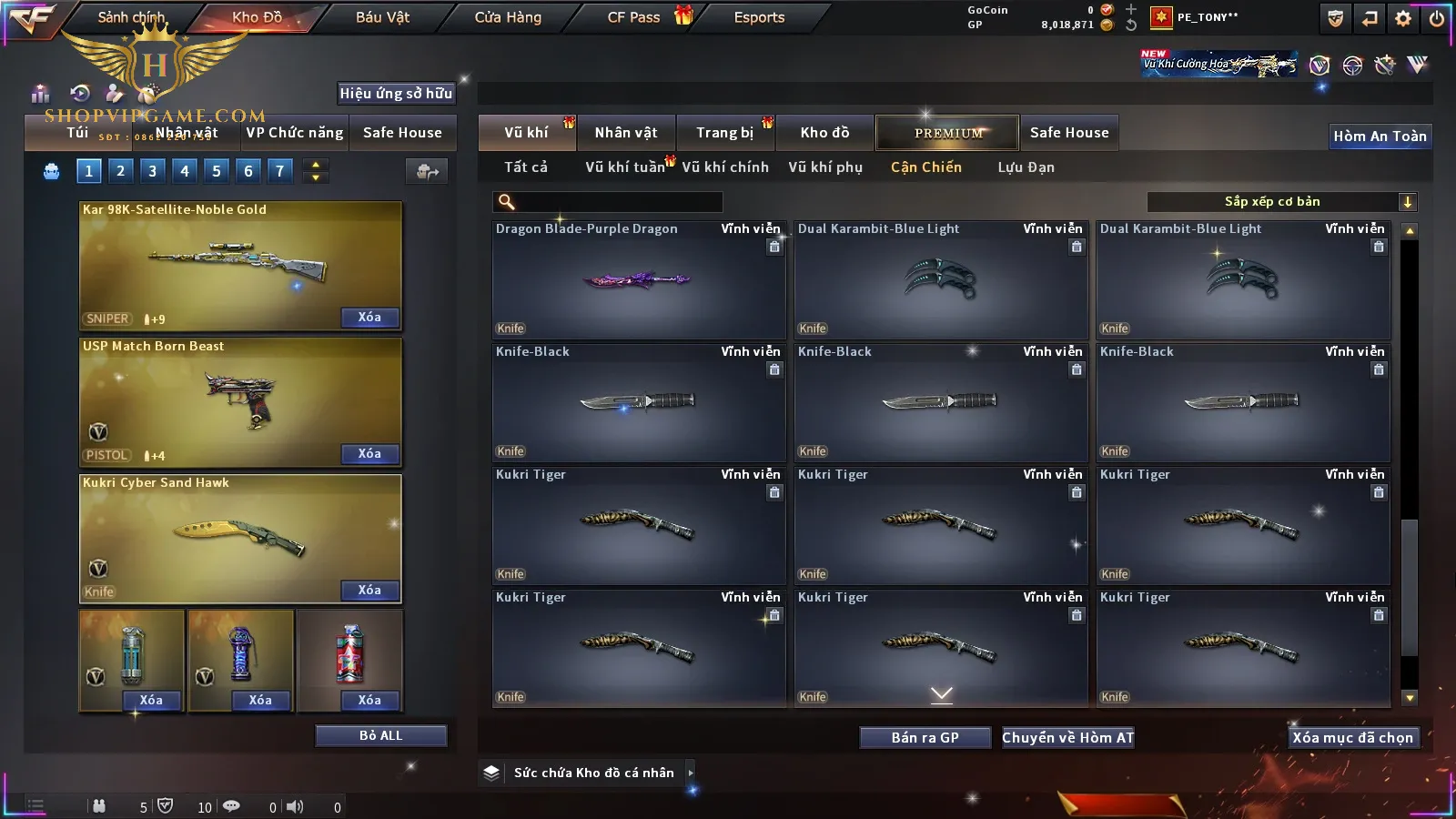The image size is (1456, 819).
Task: Go to the Báu Vật menu
Action: pos(382,17)
